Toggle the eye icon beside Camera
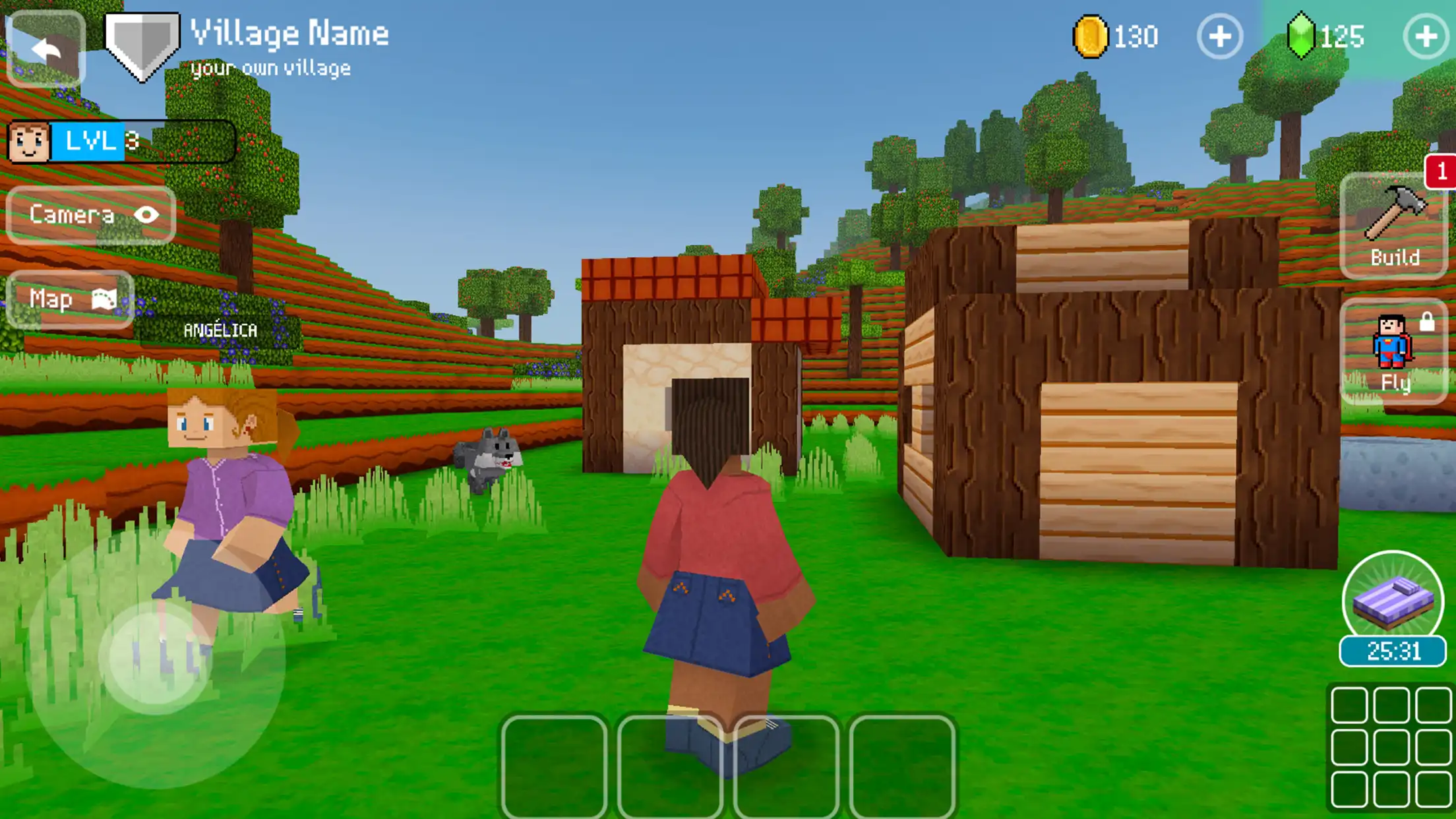The height and width of the screenshot is (819, 1456). click(x=148, y=214)
